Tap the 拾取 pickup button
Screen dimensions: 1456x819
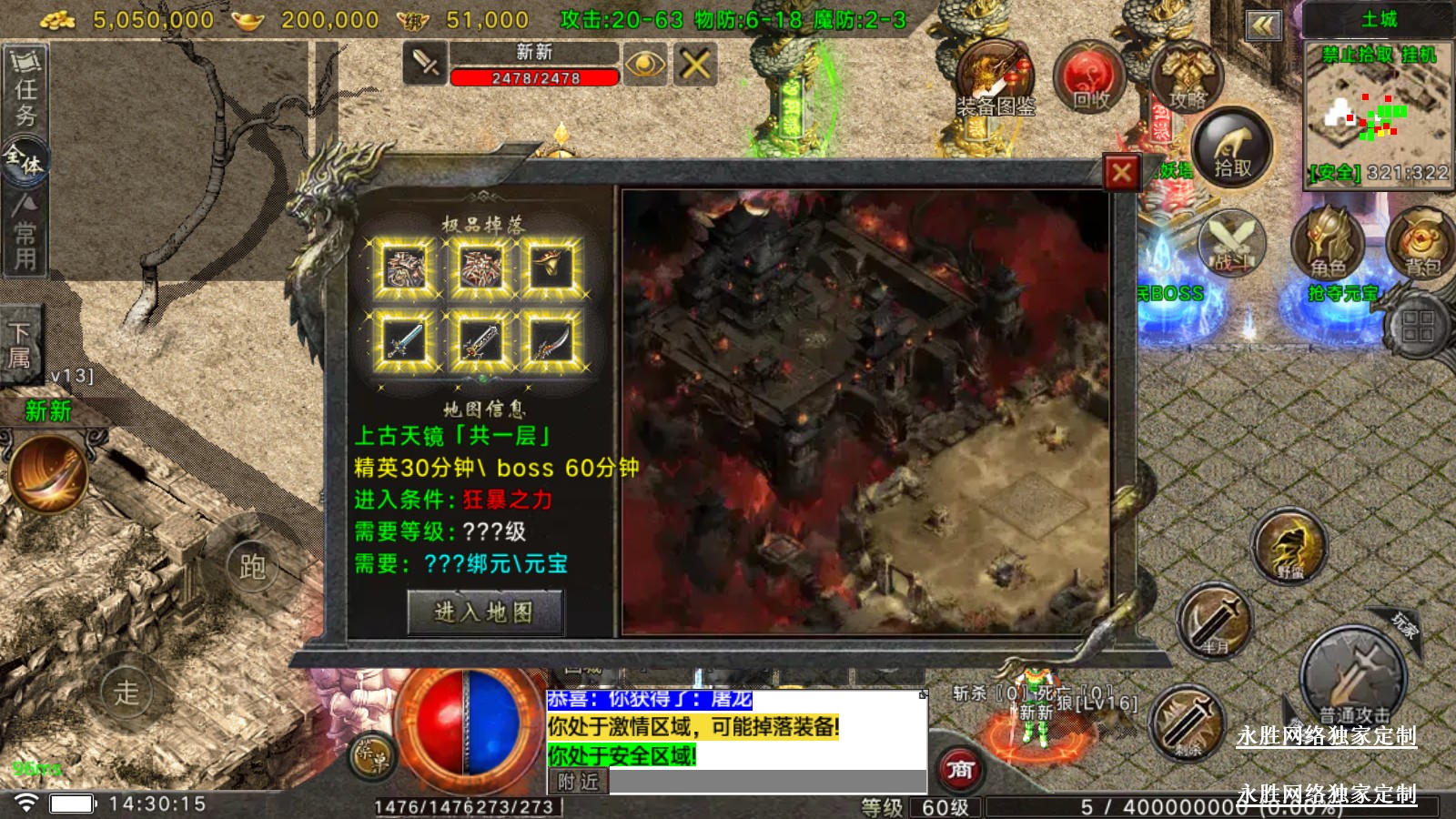click(x=1231, y=148)
